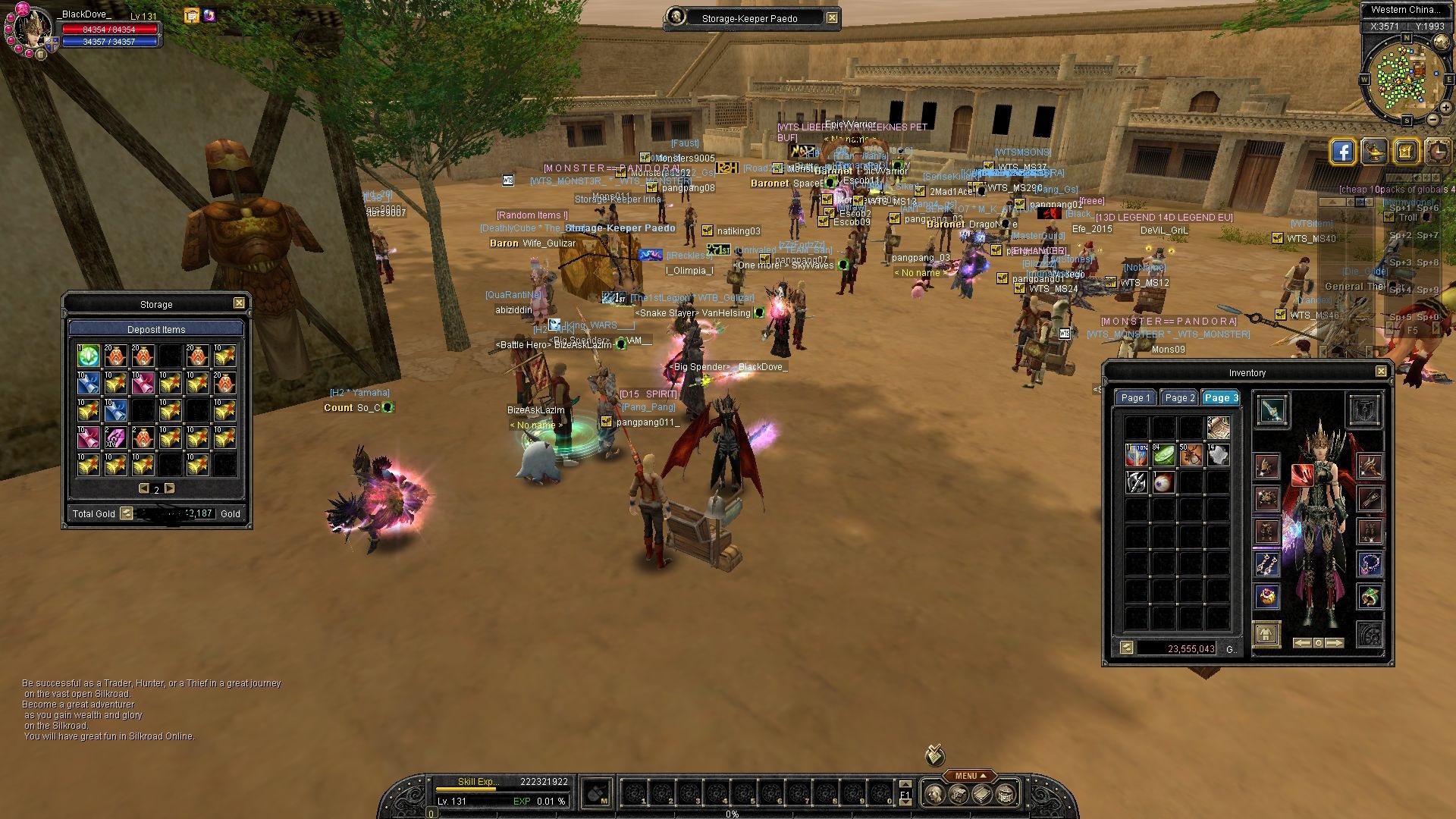The width and height of the screenshot is (1456, 819).
Task: Open the character head icon in menu bar
Action: pyautogui.click(x=934, y=795)
